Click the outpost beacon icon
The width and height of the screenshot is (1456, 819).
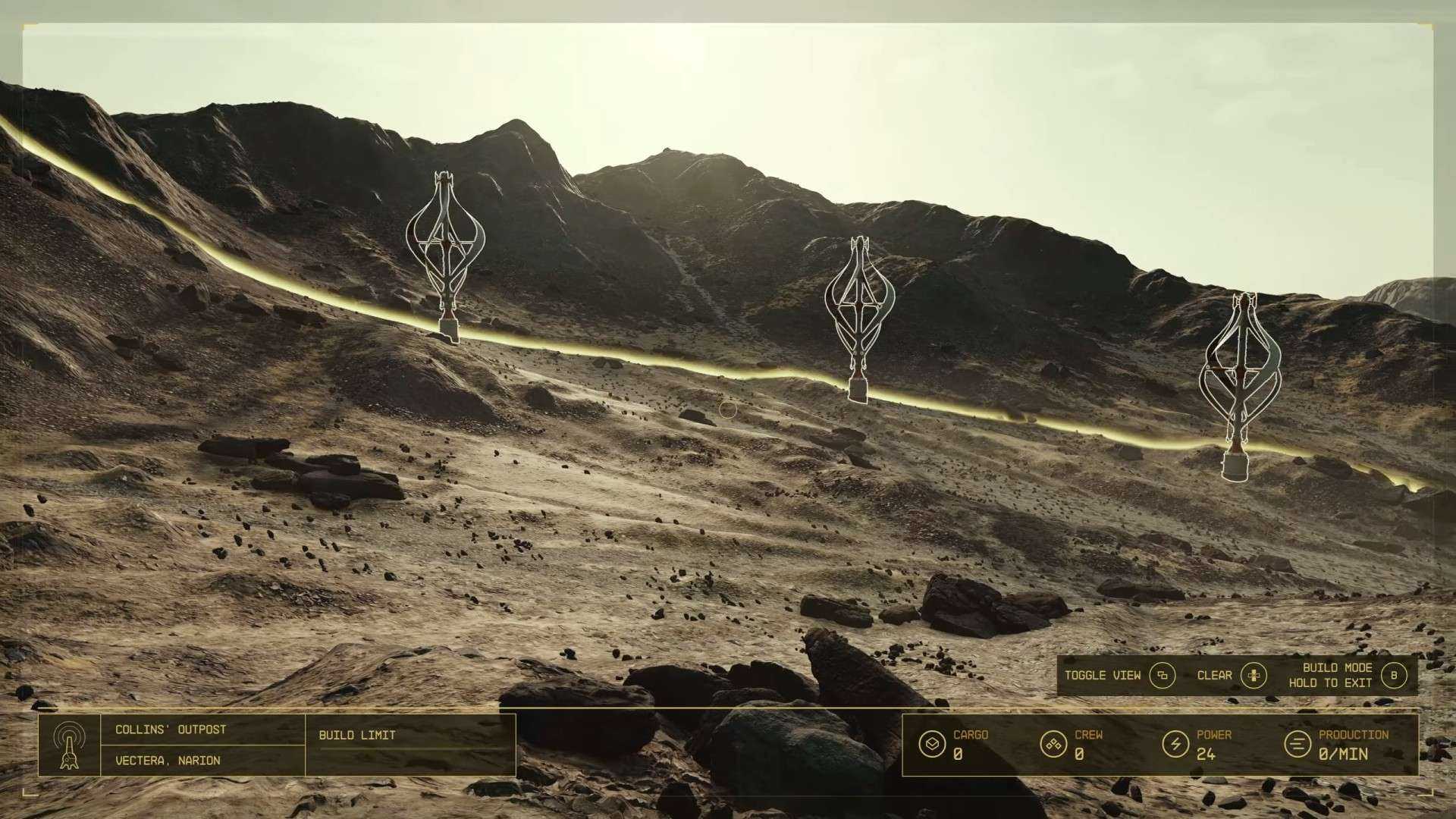(x=69, y=745)
